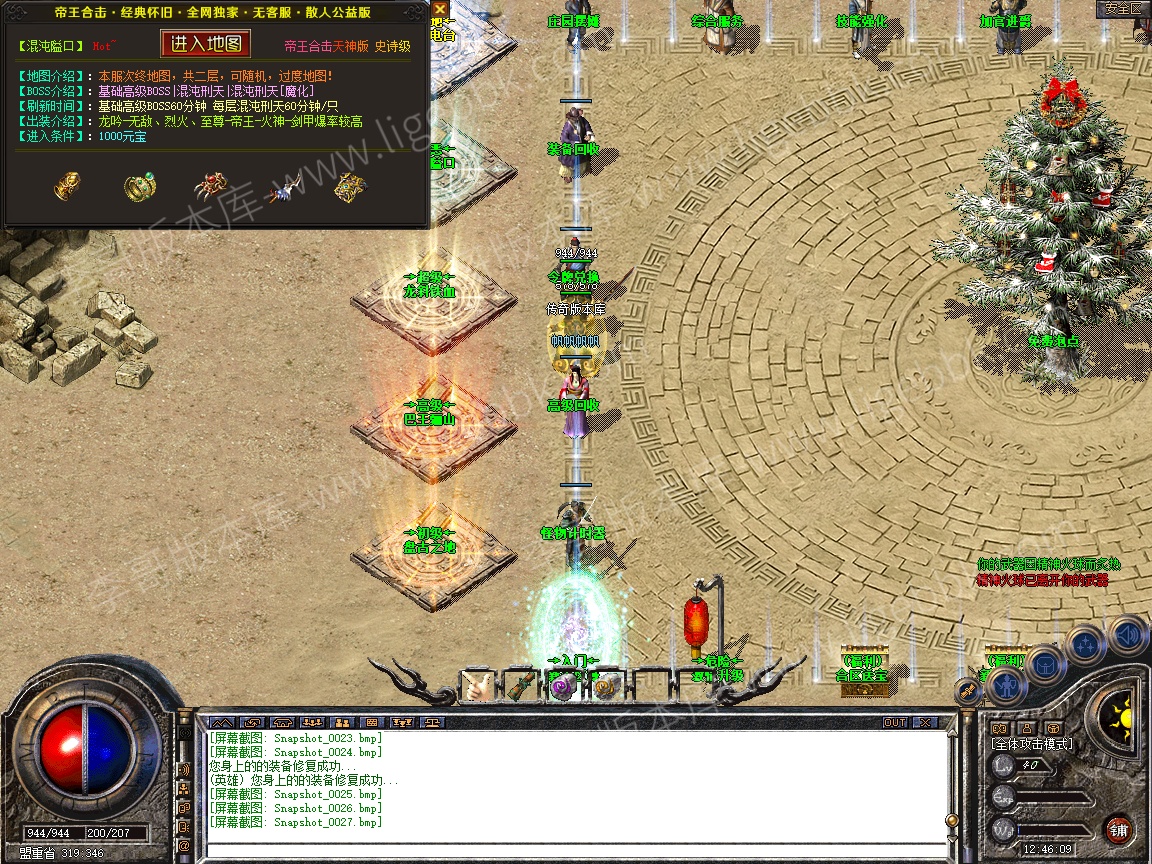This screenshot has width=1152, height=864.
Task: Inspect the blue-hilted sword reward icon
Action: pyautogui.click(x=284, y=186)
